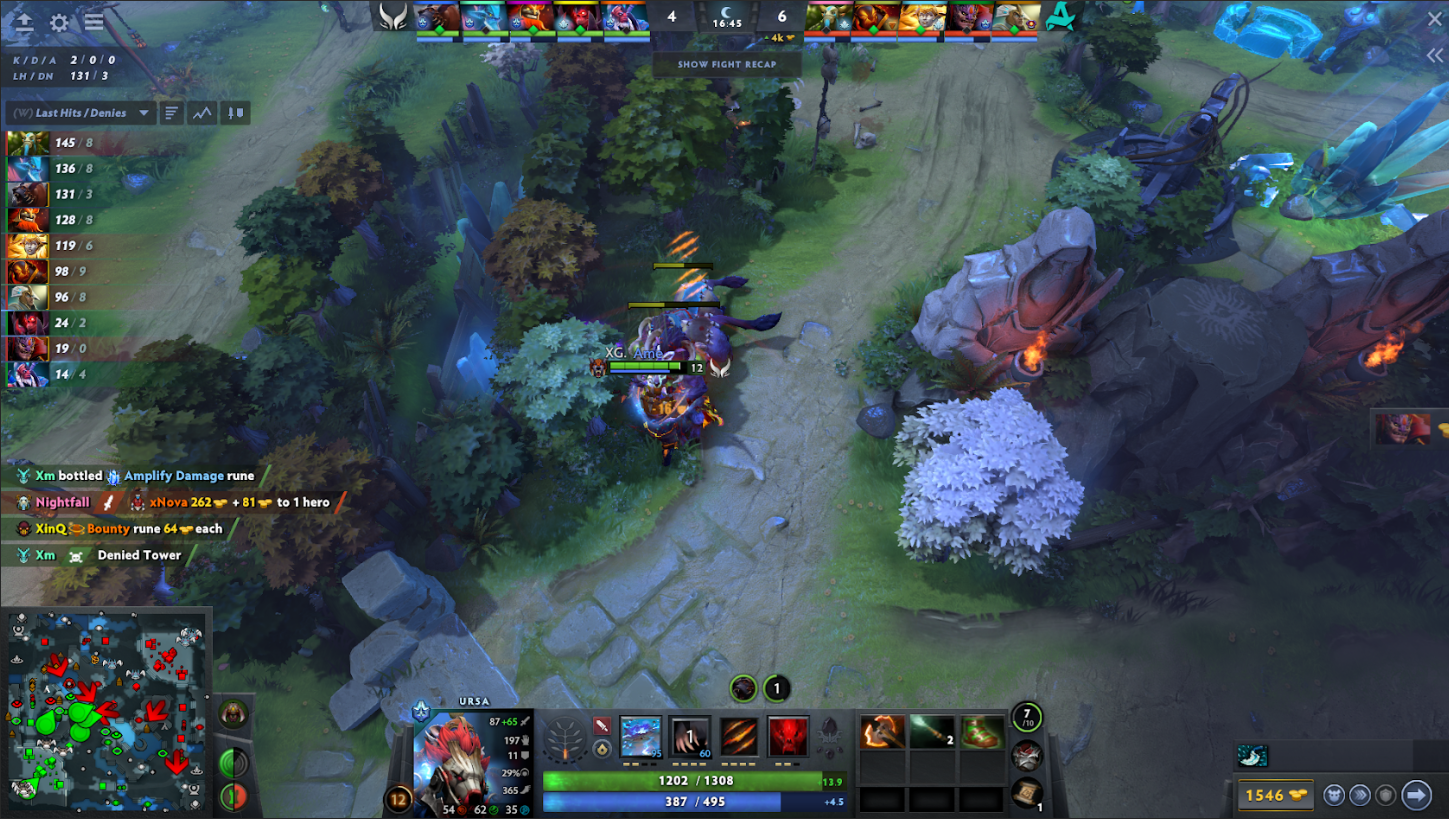Use the green wand item

coord(932,732)
